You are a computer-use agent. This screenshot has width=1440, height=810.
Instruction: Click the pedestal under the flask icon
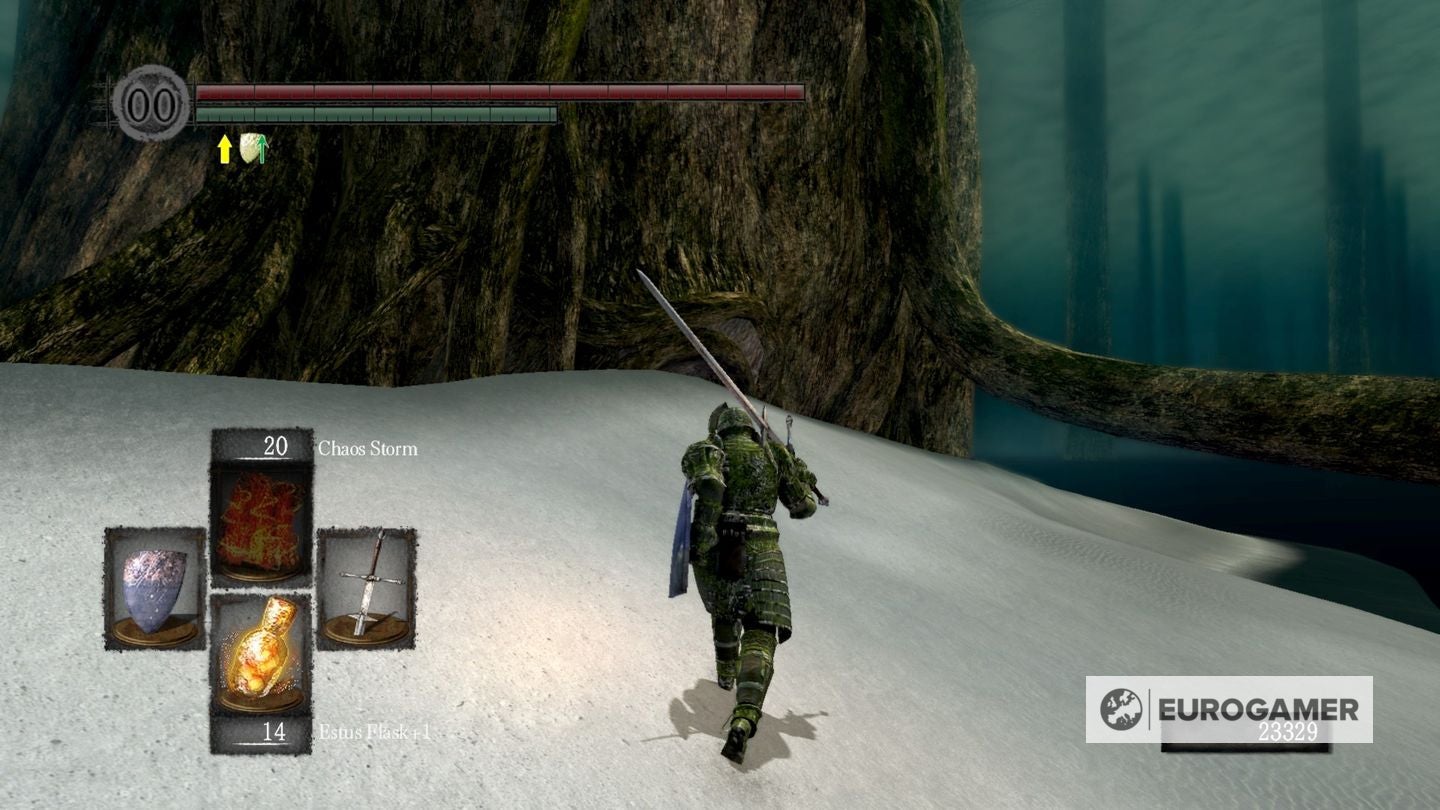262,700
